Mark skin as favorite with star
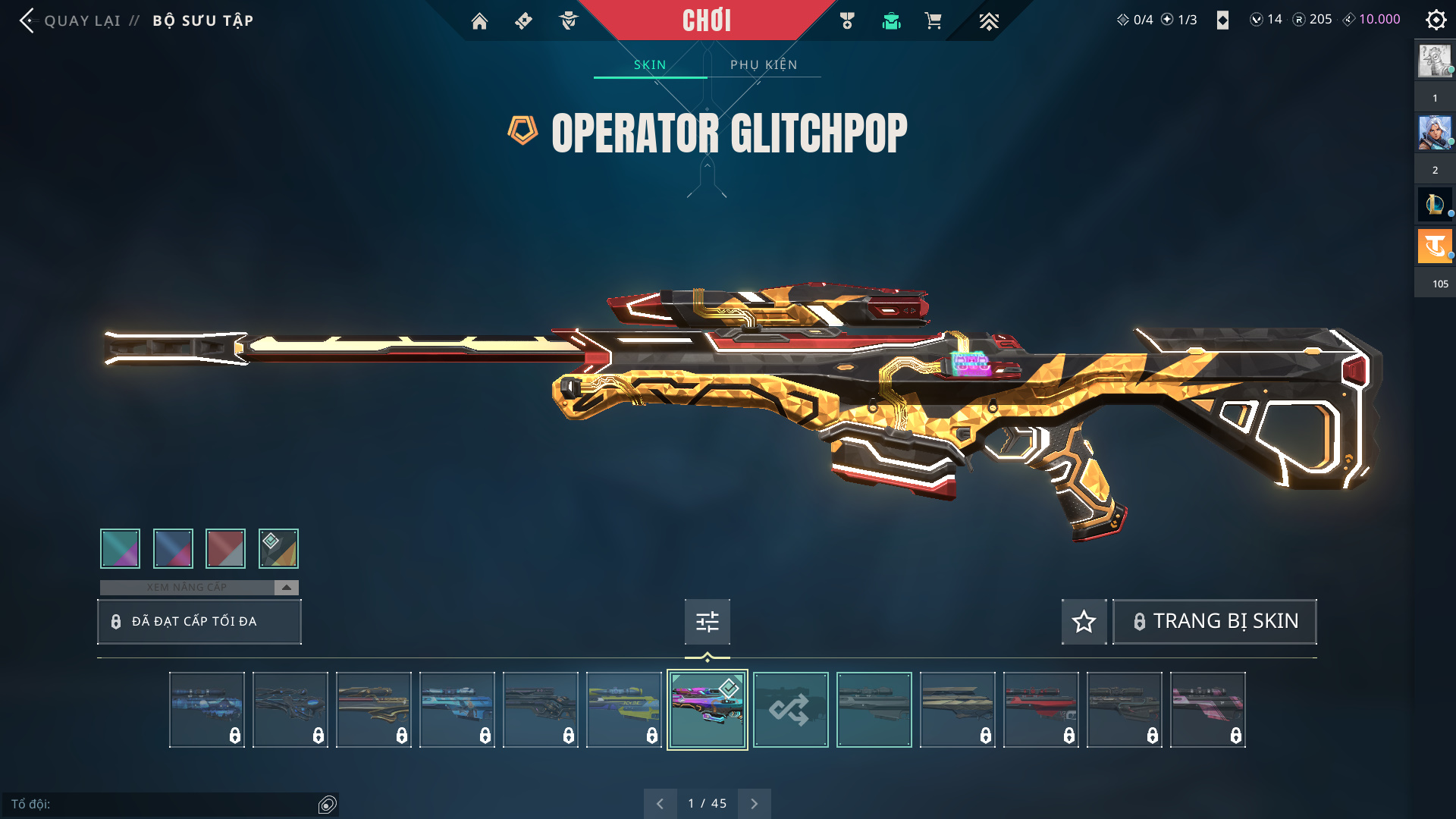The width and height of the screenshot is (1456, 819). click(x=1084, y=622)
